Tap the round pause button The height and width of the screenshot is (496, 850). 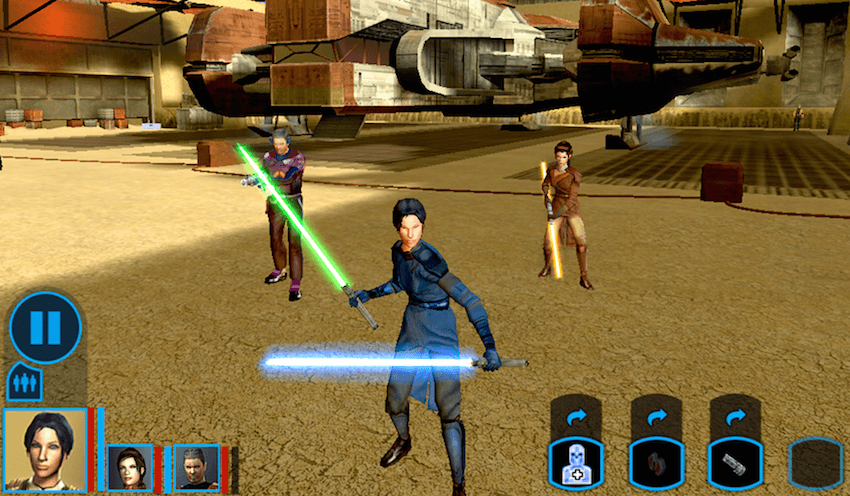(45, 326)
